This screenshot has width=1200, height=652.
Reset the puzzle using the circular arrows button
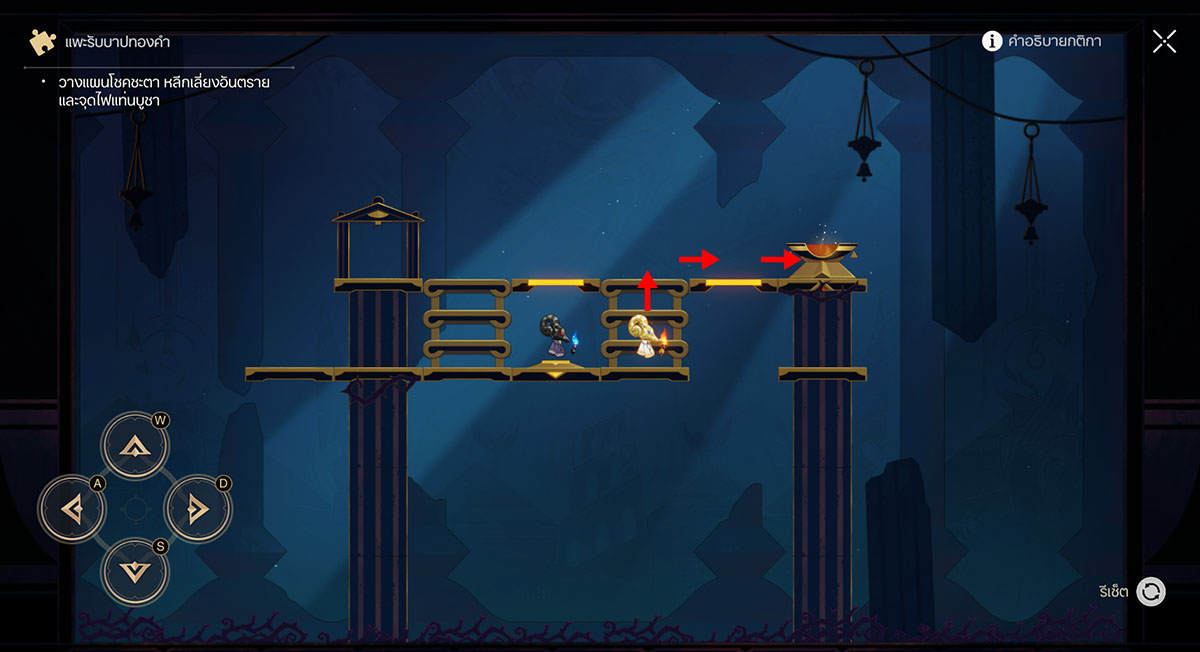coord(1151,591)
